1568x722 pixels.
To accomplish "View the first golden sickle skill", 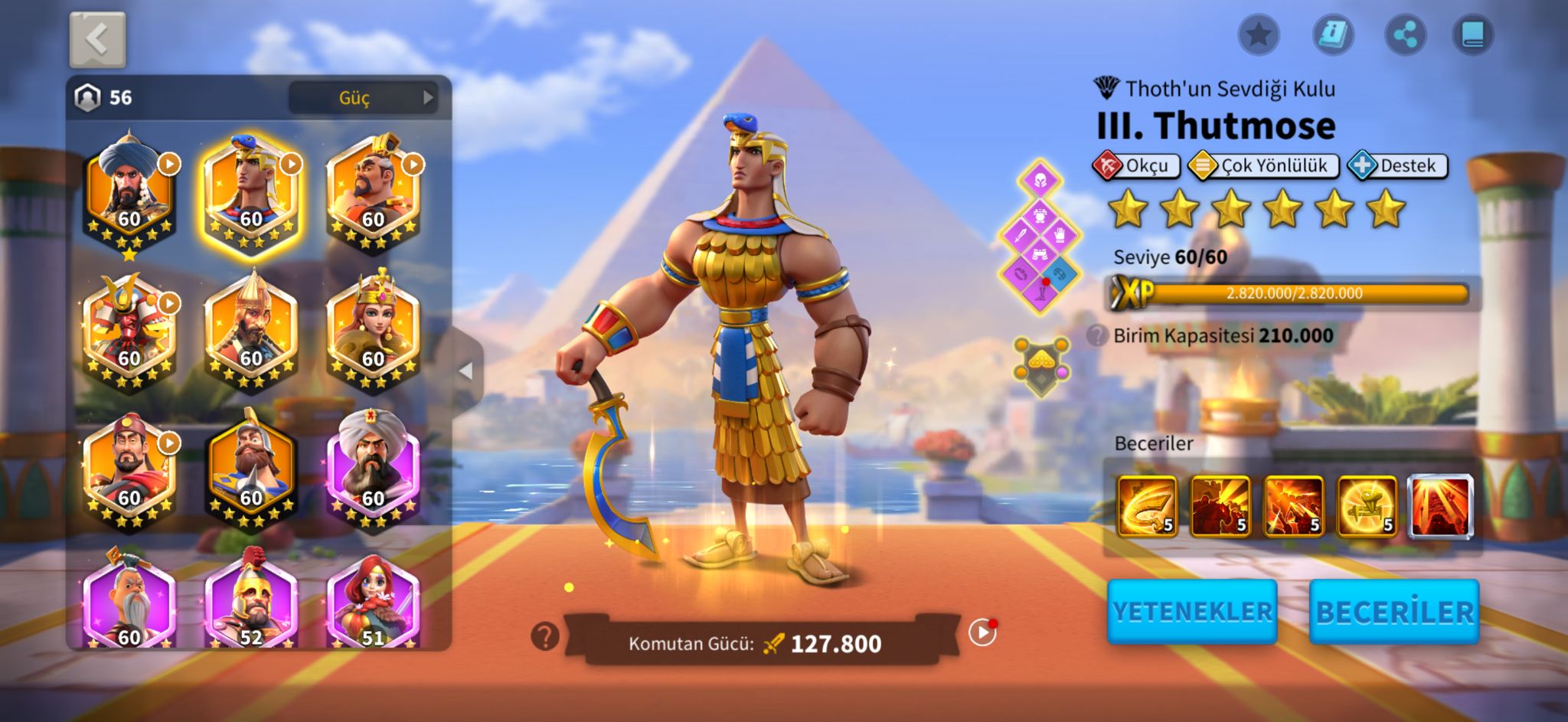I will tap(1147, 505).
